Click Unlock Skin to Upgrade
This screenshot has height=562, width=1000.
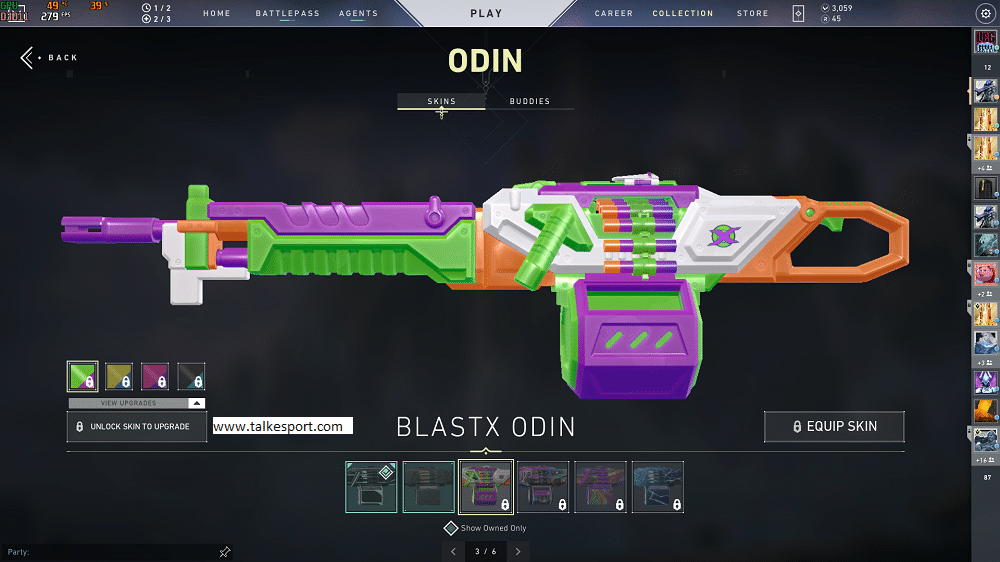(136, 426)
